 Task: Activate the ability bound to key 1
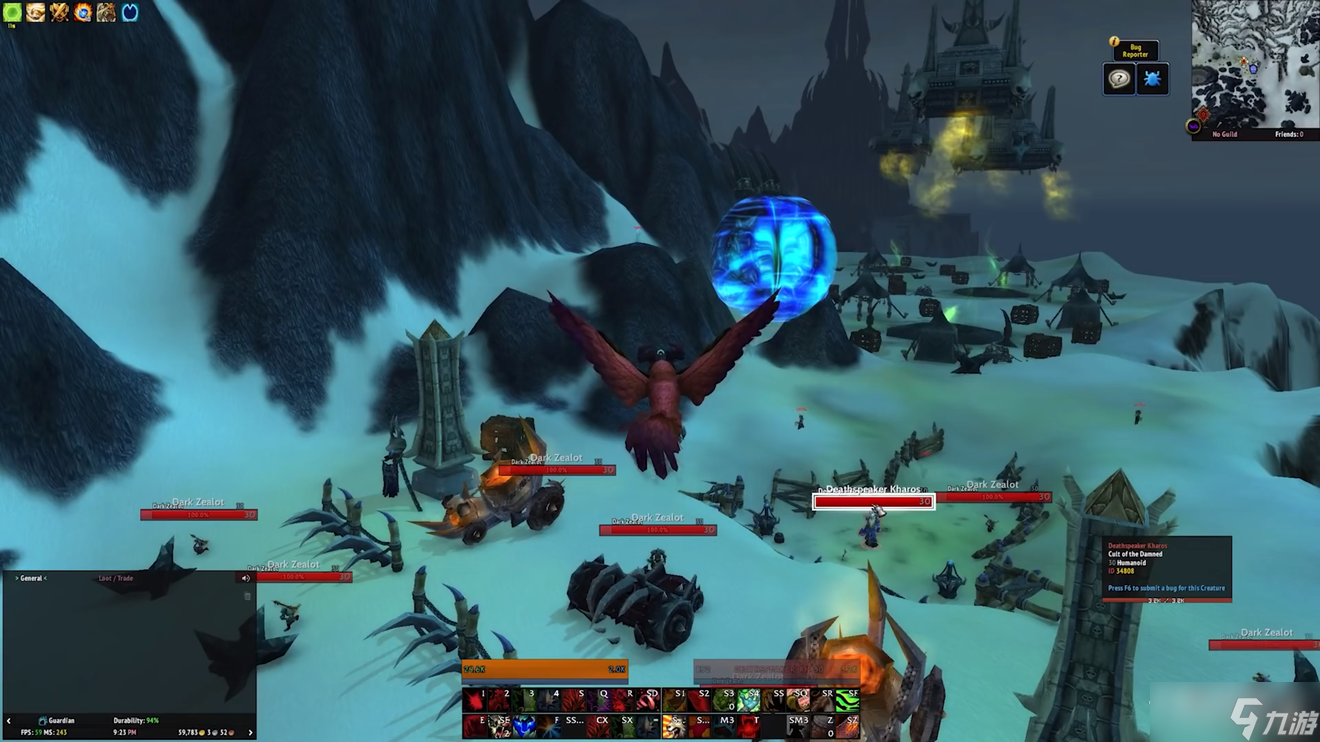tap(474, 699)
